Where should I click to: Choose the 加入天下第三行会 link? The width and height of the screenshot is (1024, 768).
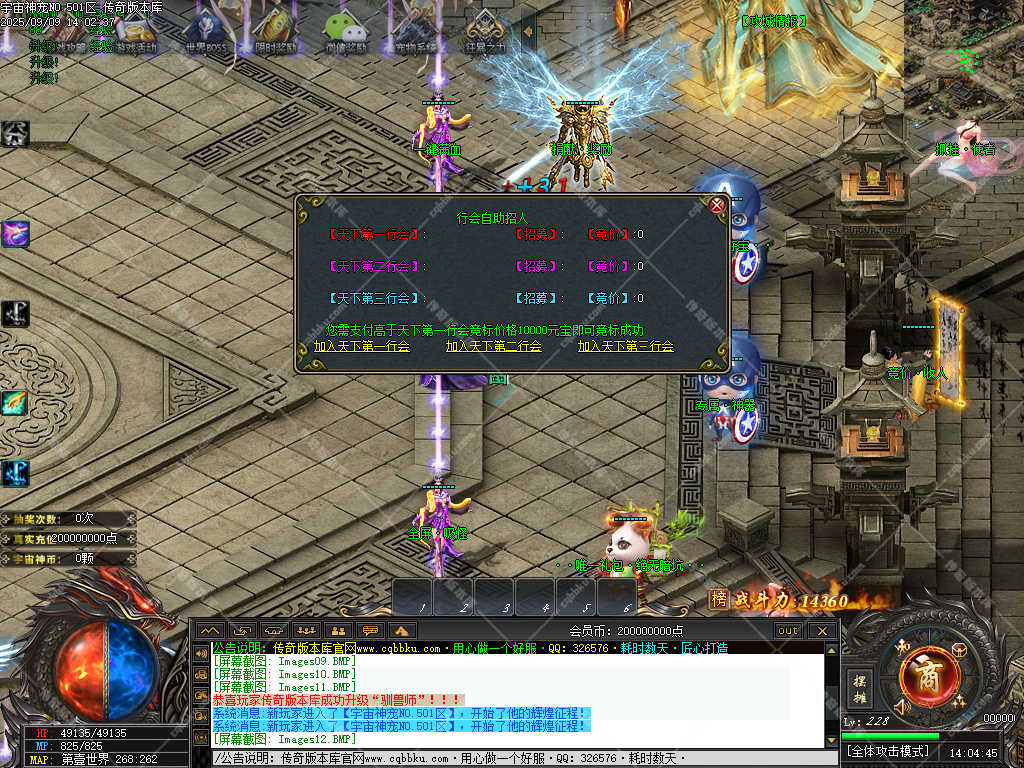click(625, 346)
